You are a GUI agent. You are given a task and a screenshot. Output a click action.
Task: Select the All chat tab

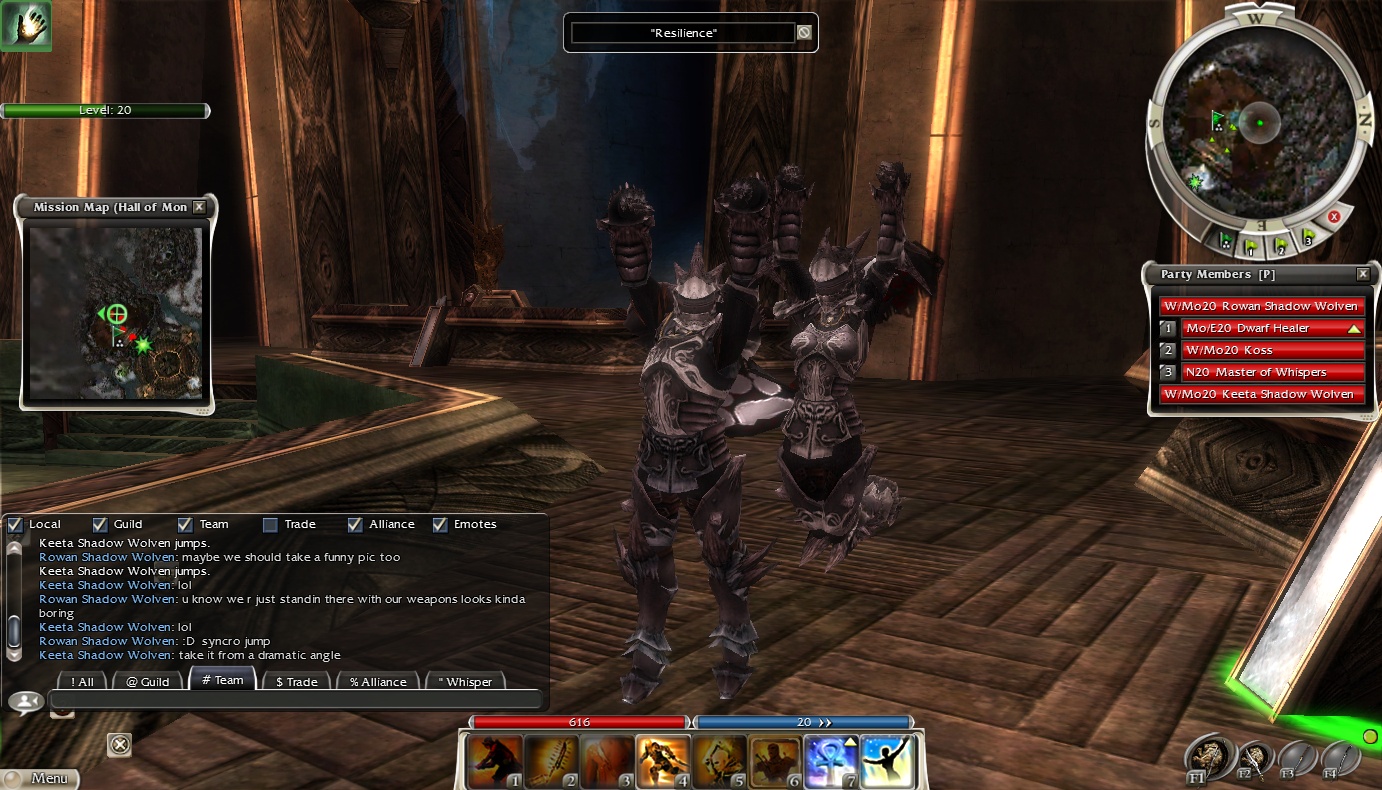point(81,681)
